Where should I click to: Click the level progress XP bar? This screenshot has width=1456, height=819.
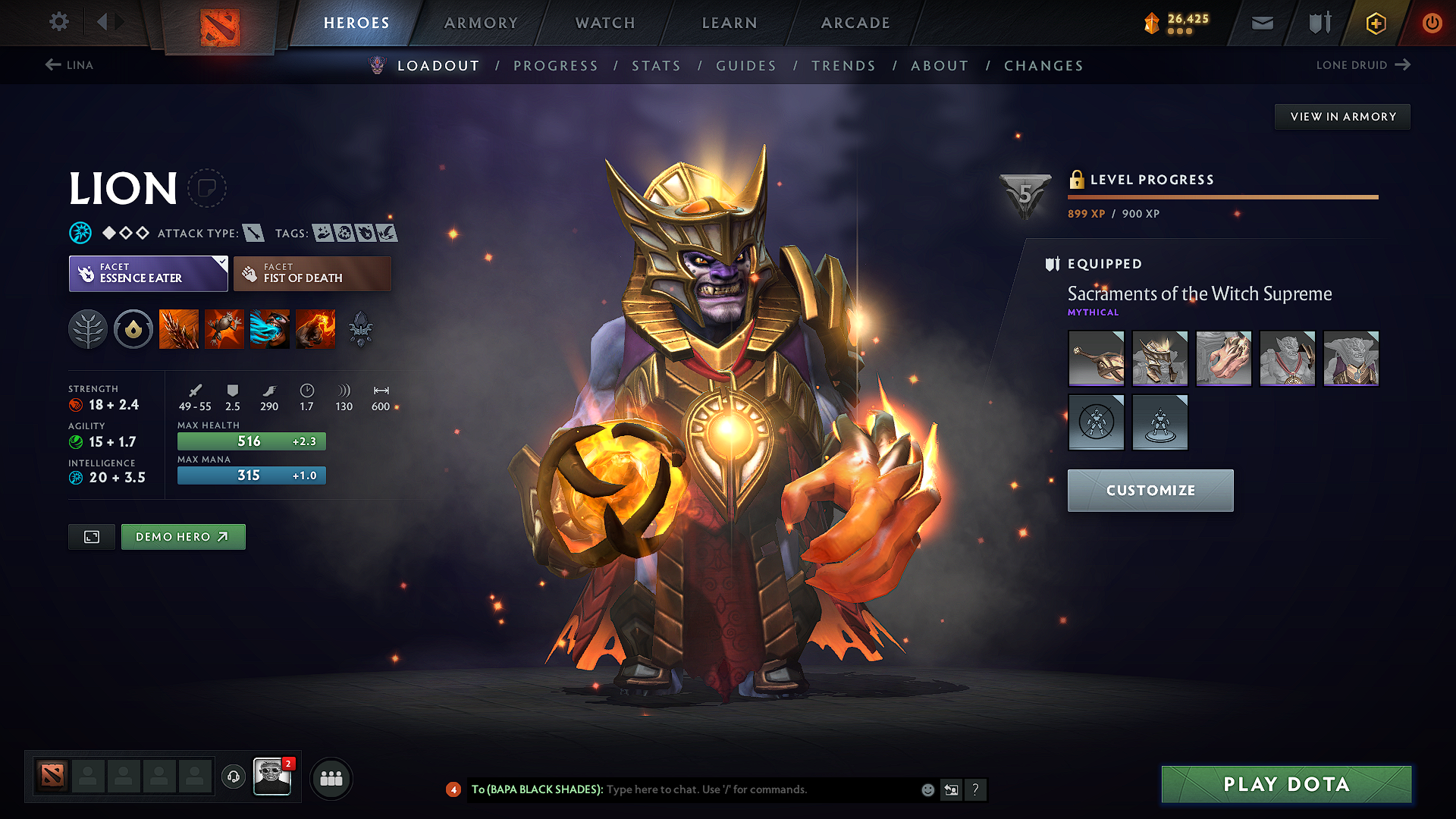click(1223, 197)
